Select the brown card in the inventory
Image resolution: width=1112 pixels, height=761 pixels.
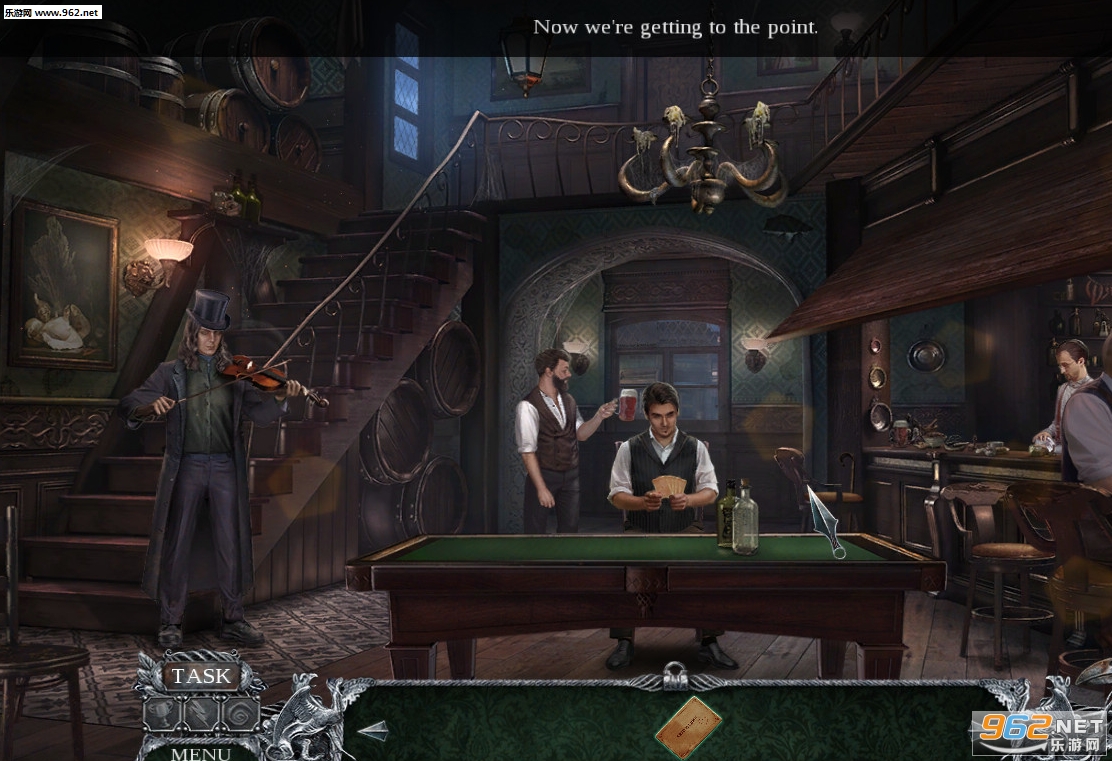click(x=689, y=727)
